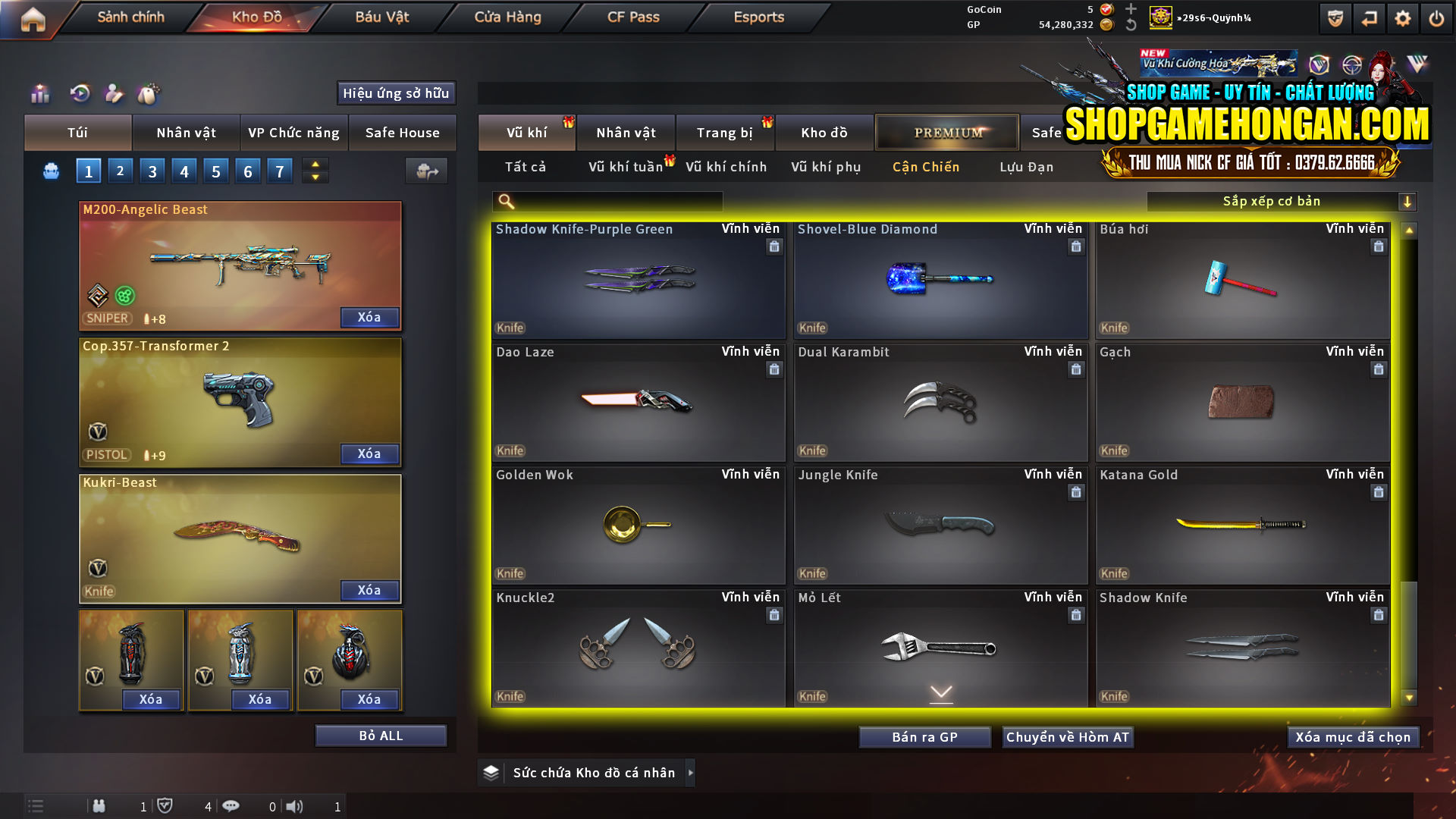
Task: Delete Shovel-Blue Diamond using its trash icon
Action: (x=1075, y=246)
